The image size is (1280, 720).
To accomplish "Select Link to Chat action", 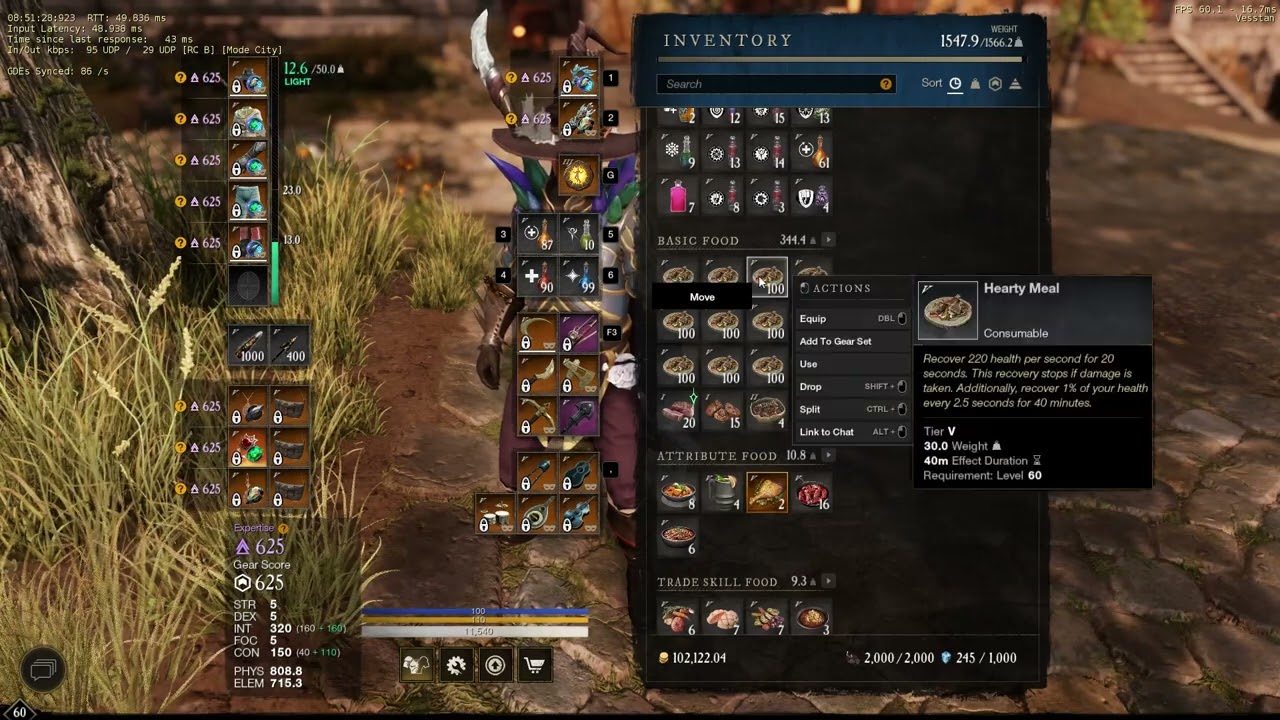I will [x=826, y=432].
